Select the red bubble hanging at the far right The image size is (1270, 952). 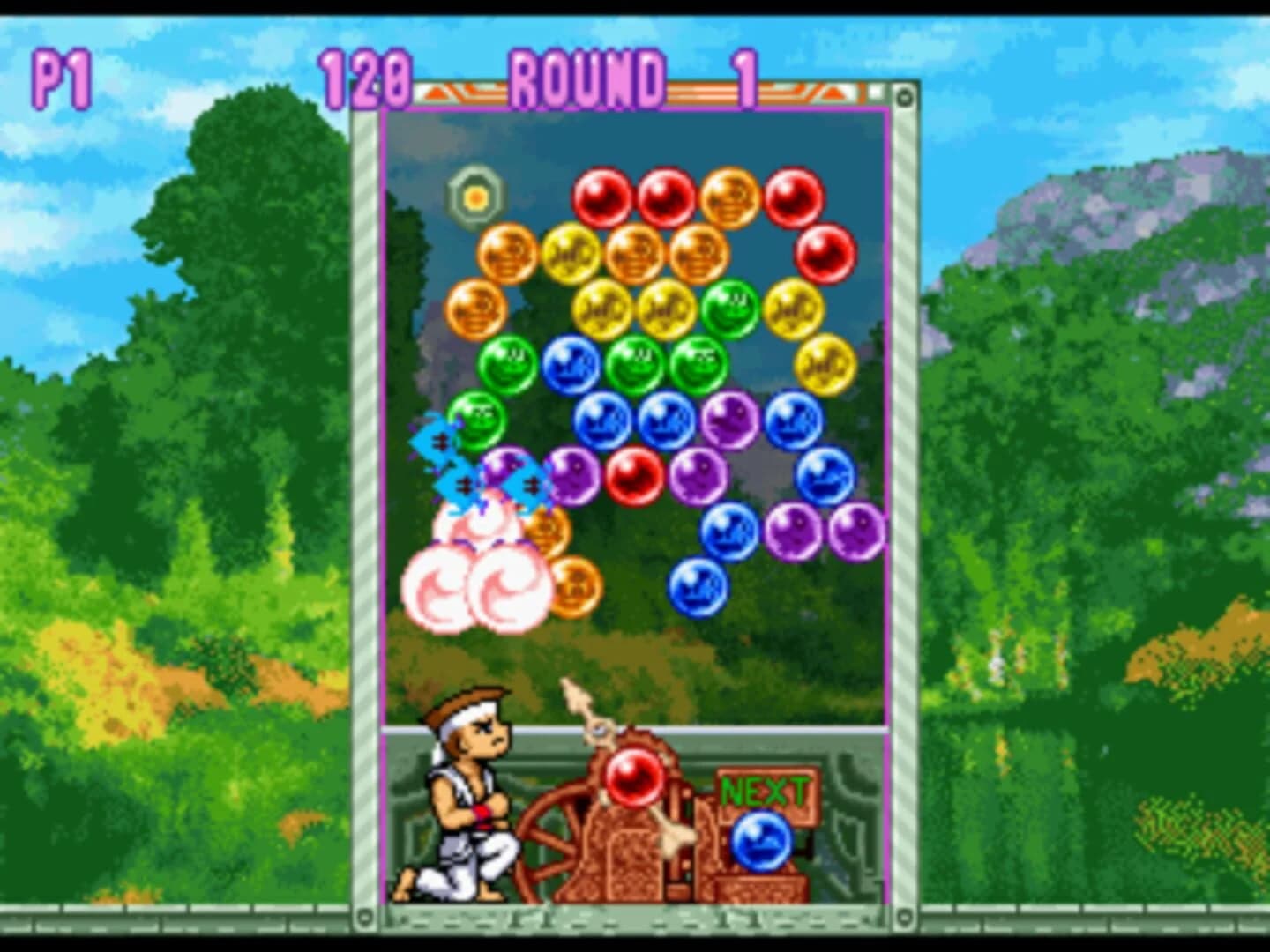click(x=826, y=254)
